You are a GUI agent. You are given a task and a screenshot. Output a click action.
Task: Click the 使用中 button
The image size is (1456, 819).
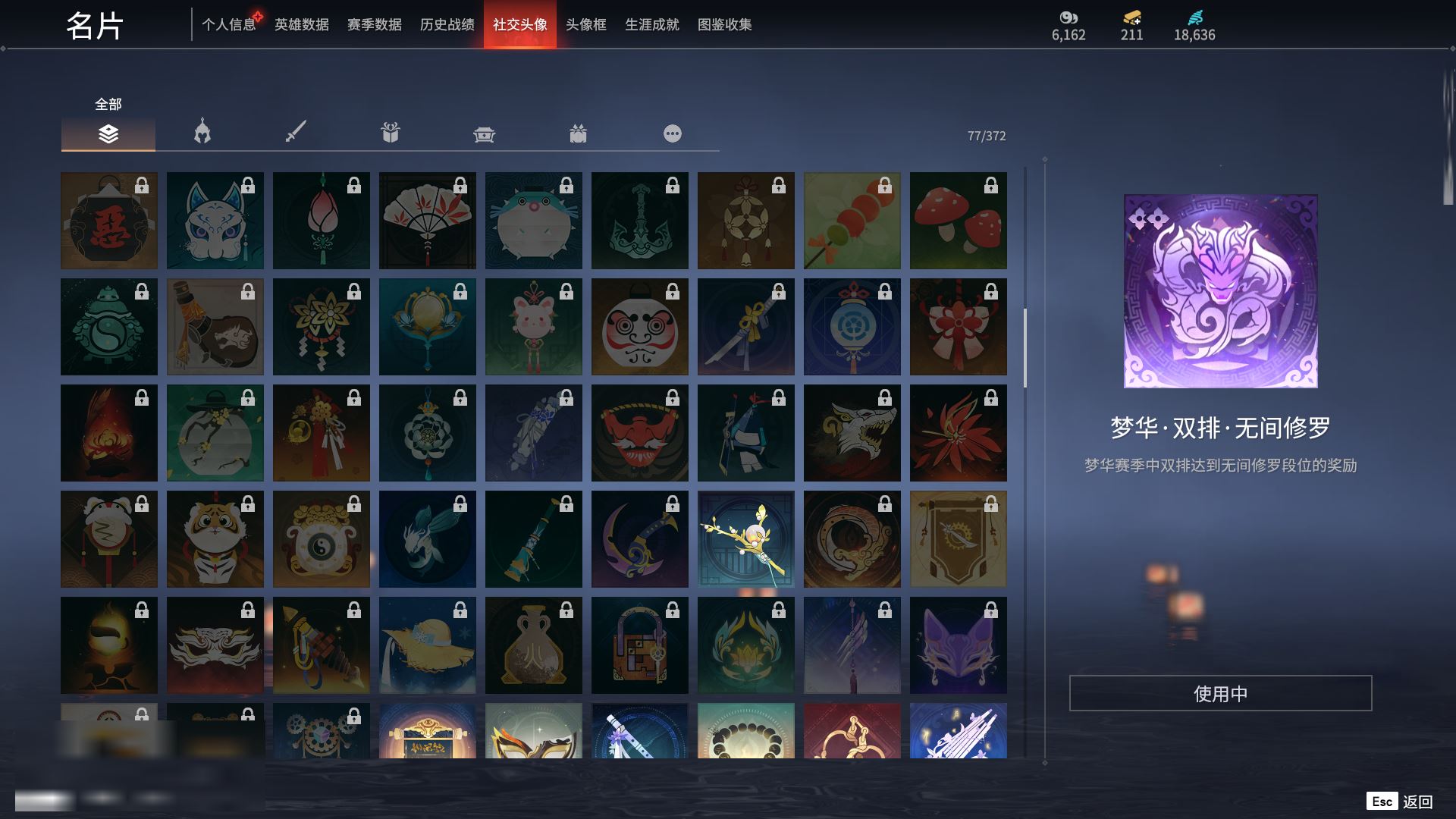pyautogui.click(x=1220, y=693)
